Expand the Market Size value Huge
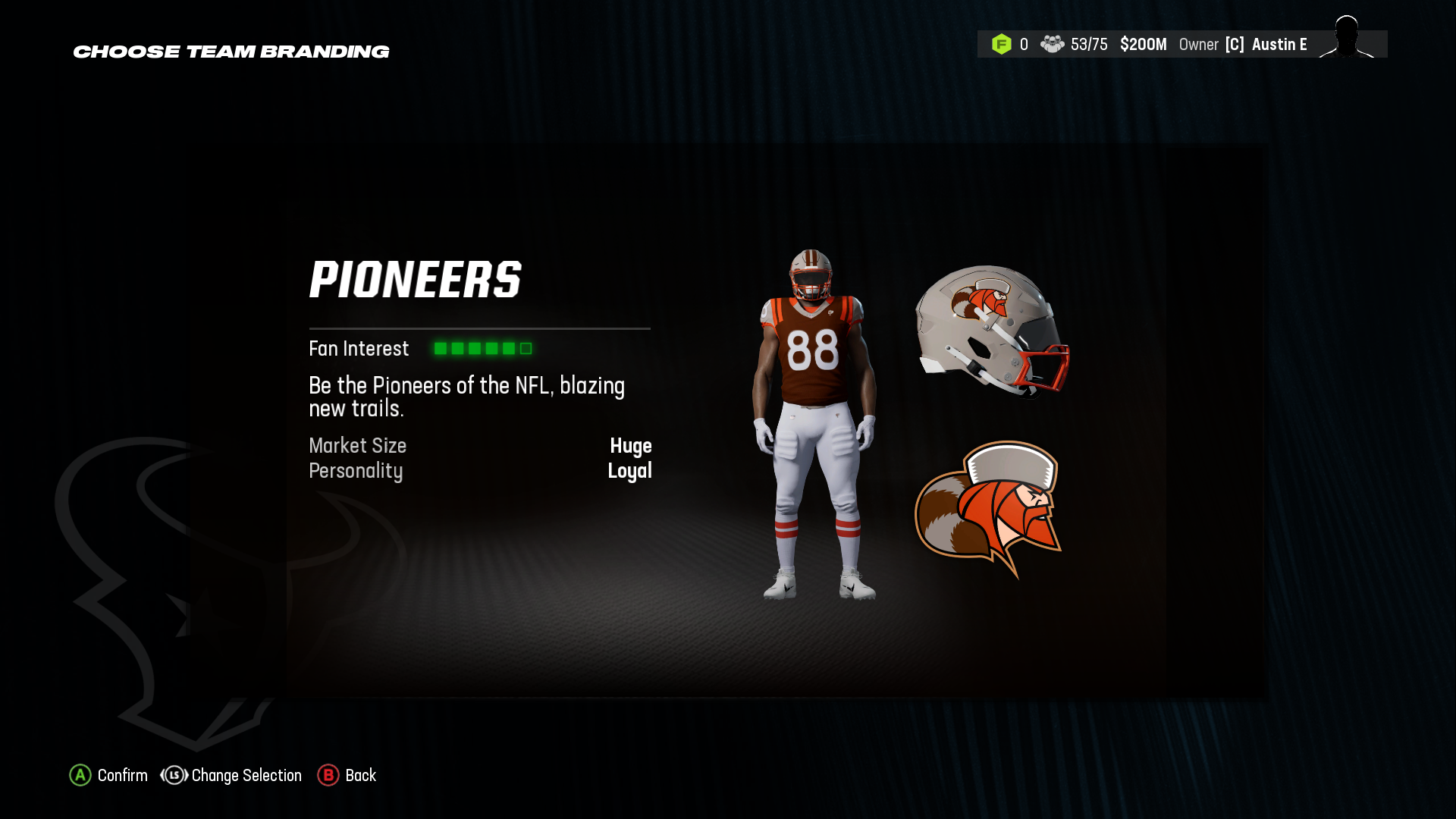The image size is (1456, 819). [632, 446]
